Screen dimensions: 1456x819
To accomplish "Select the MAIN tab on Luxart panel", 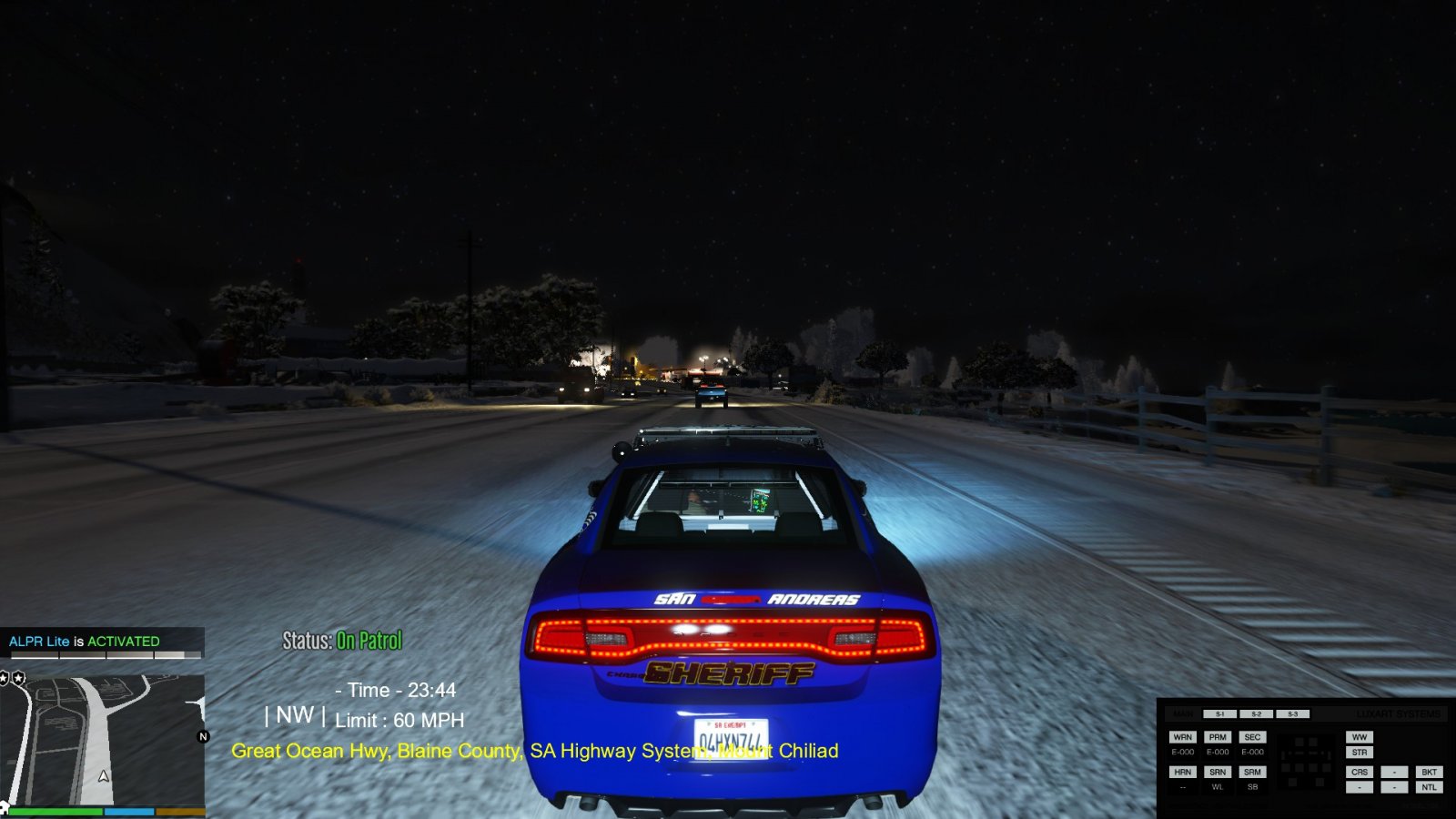I will (x=1183, y=713).
